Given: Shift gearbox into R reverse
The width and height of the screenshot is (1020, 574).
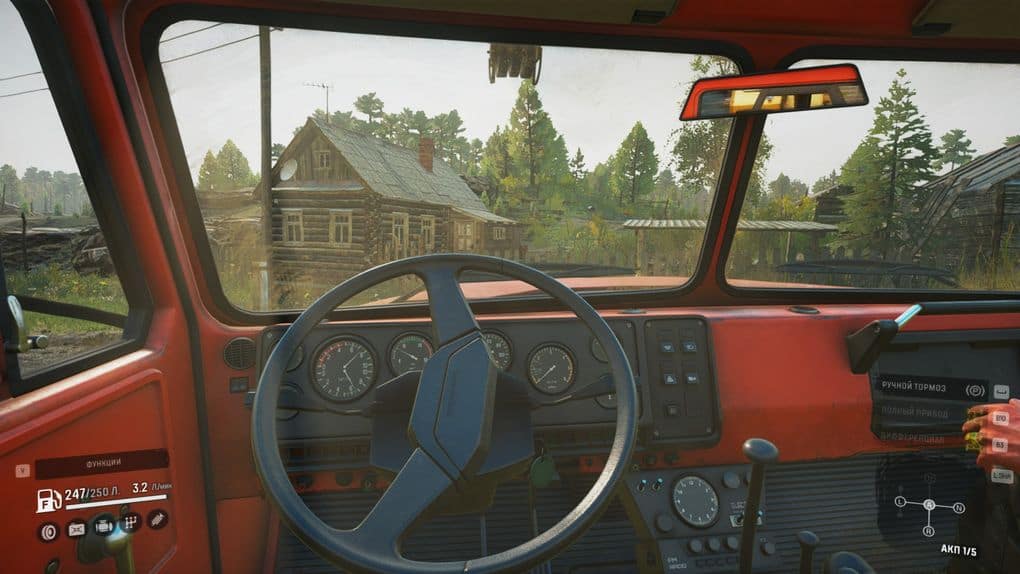Looking at the screenshot, I should [x=929, y=531].
